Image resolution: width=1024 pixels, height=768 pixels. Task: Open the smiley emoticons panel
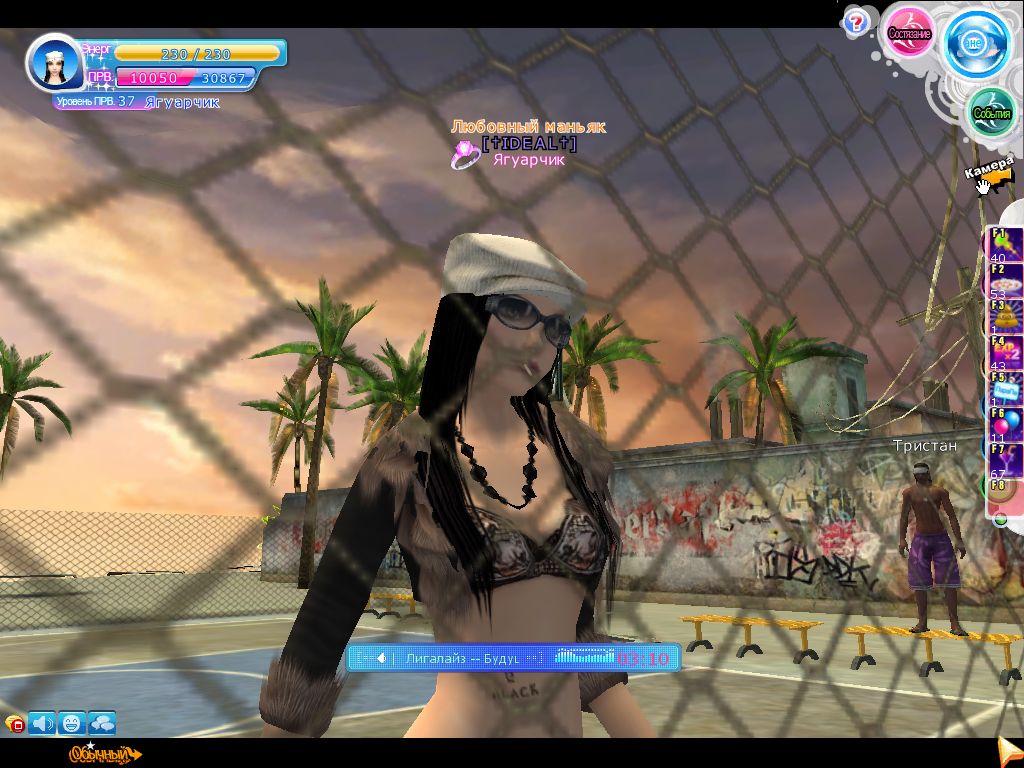(x=72, y=722)
